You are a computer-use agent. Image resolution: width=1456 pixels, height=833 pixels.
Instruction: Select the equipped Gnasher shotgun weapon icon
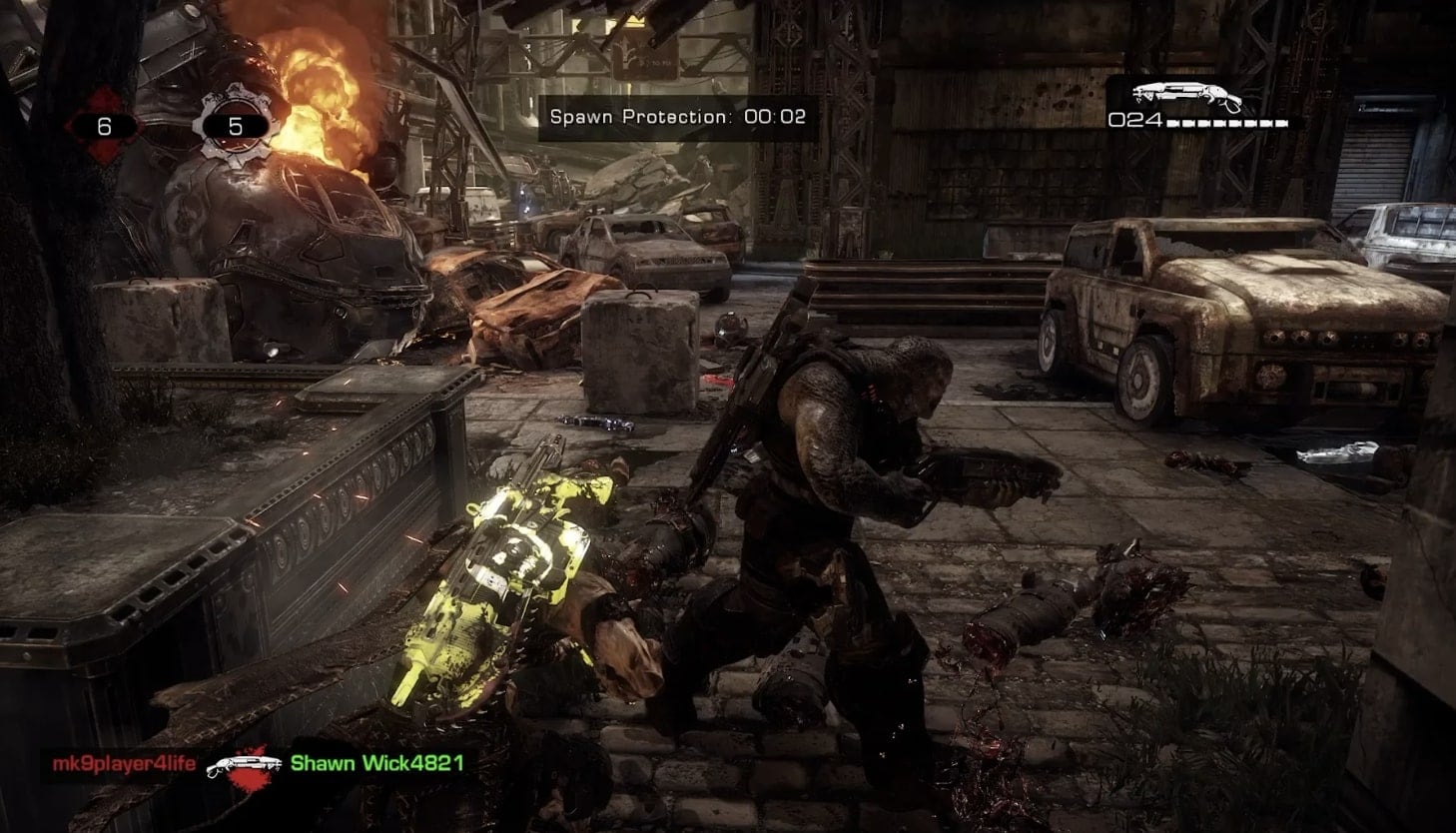click(1186, 97)
